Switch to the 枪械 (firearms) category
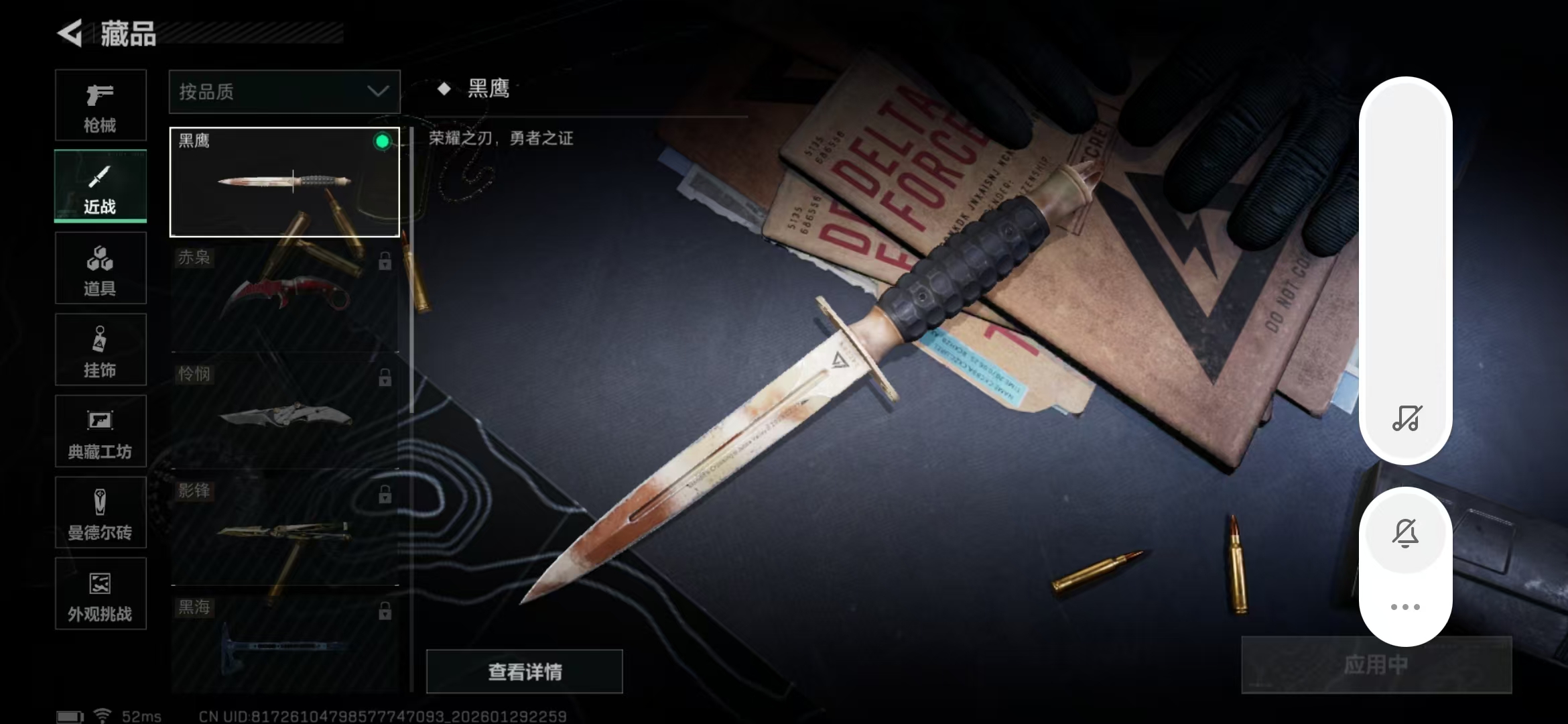Image resolution: width=1568 pixels, height=724 pixels. click(101, 105)
